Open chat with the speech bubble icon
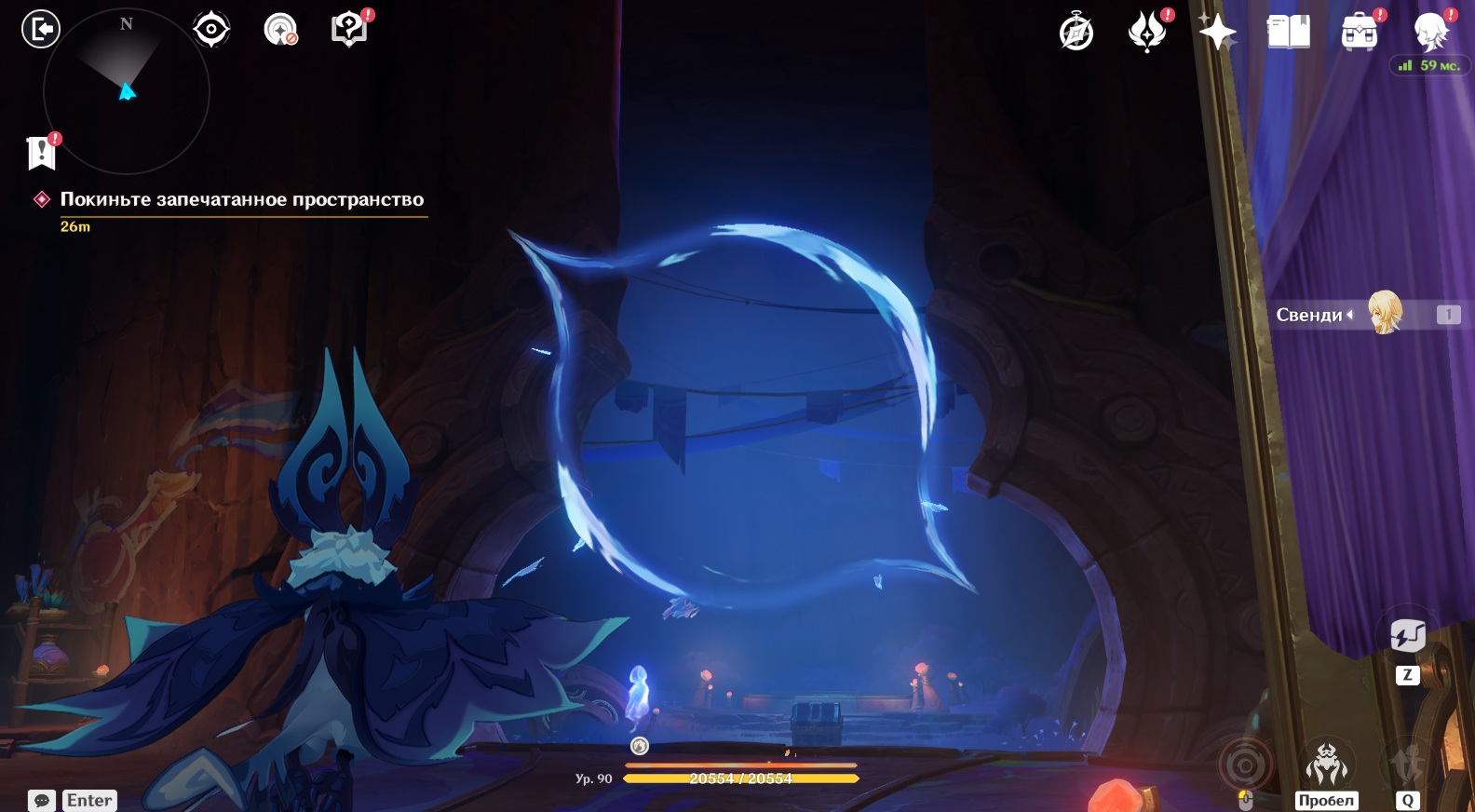Viewport: 1475px width, 812px height. (42, 800)
